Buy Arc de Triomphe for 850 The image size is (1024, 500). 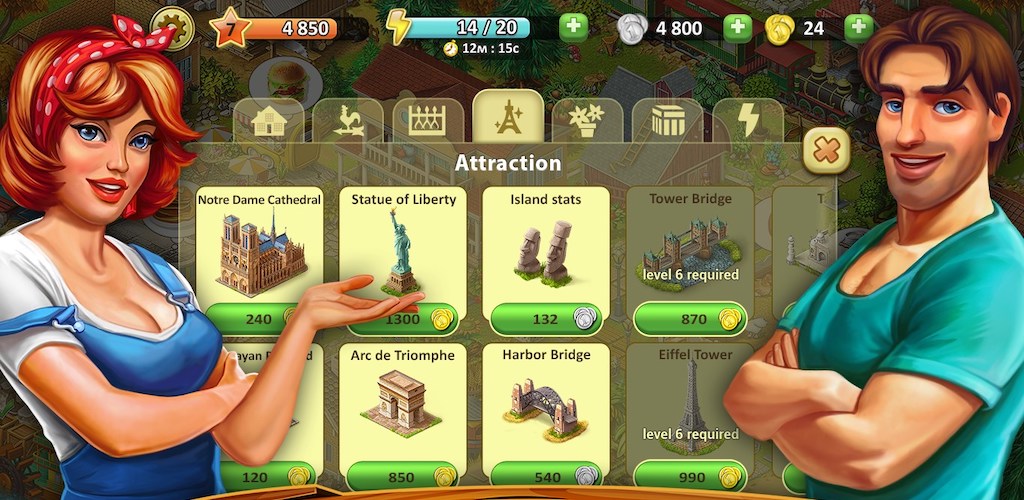402,474
